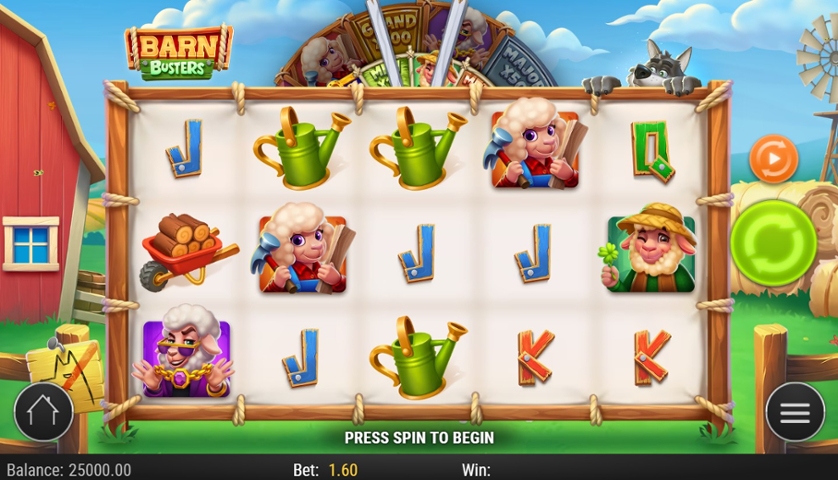Image resolution: width=838 pixels, height=480 pixels.
Task: Go to the home screen
Action: click(43, 411)
